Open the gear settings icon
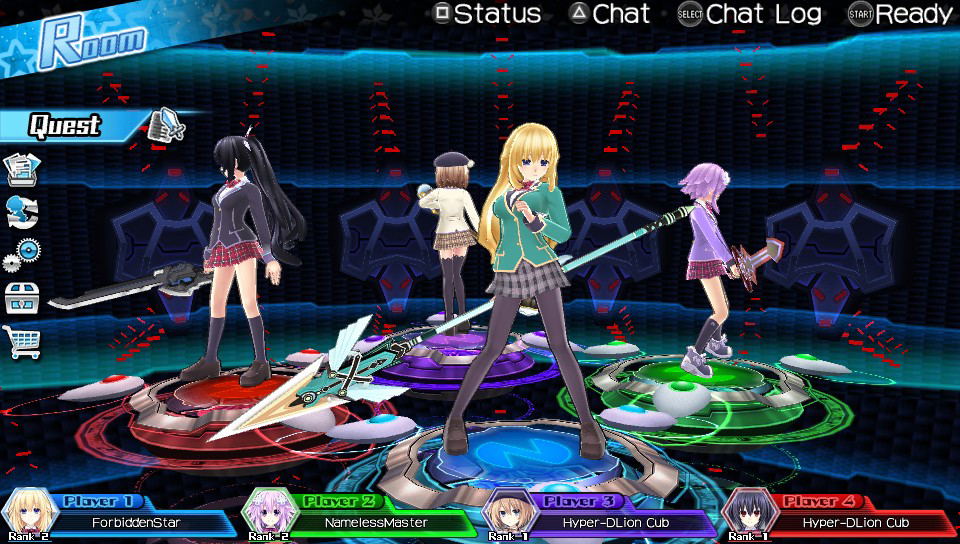The image size is (960, 544). tap(22, 254)
